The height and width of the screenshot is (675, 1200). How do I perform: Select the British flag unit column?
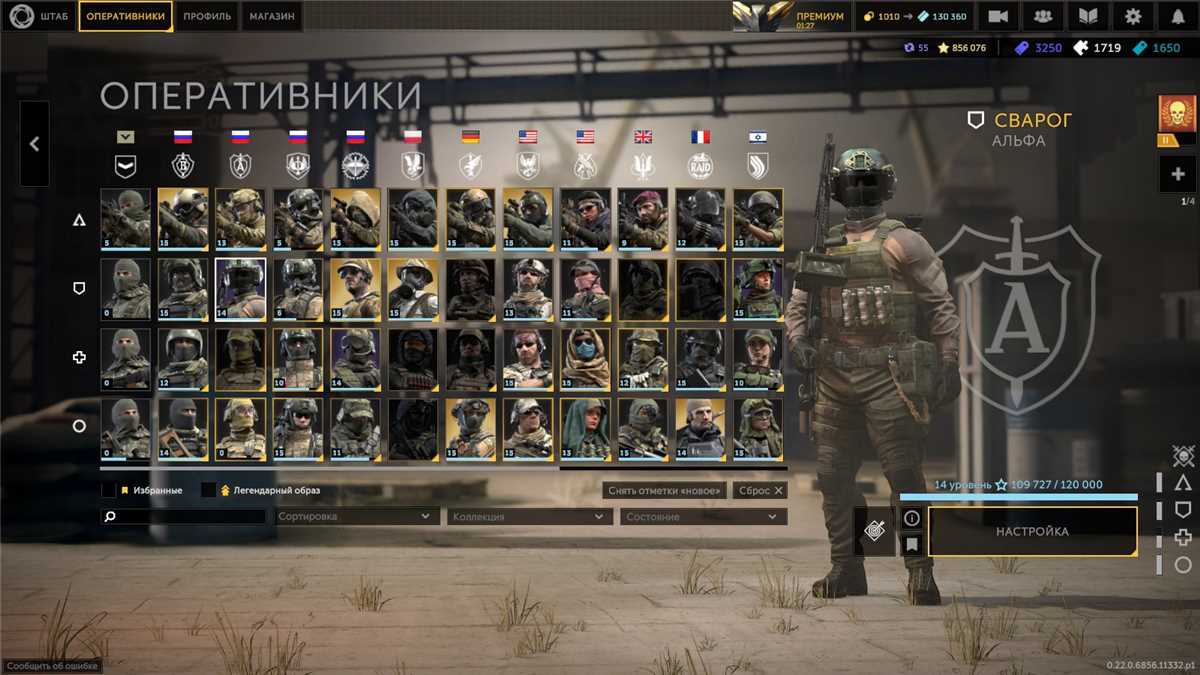(x=643, y=137)
